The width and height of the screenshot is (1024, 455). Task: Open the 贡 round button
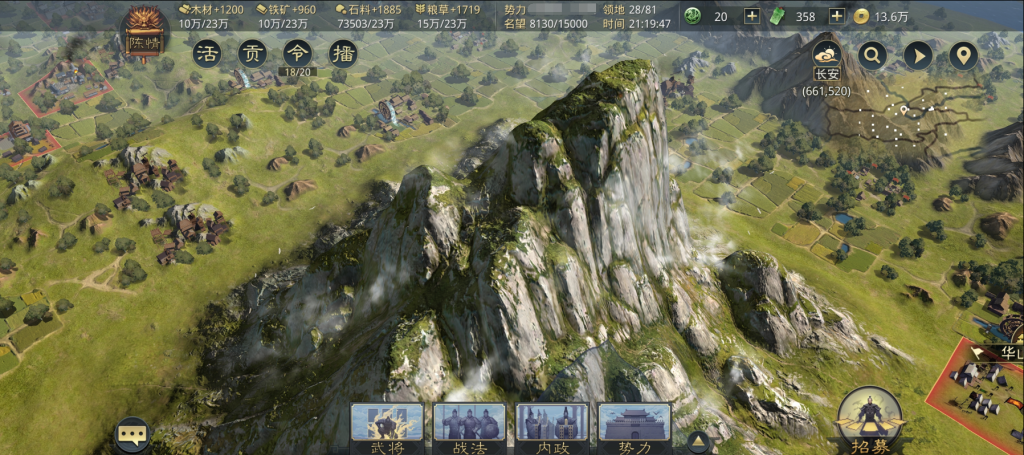(x=252, y=53)
